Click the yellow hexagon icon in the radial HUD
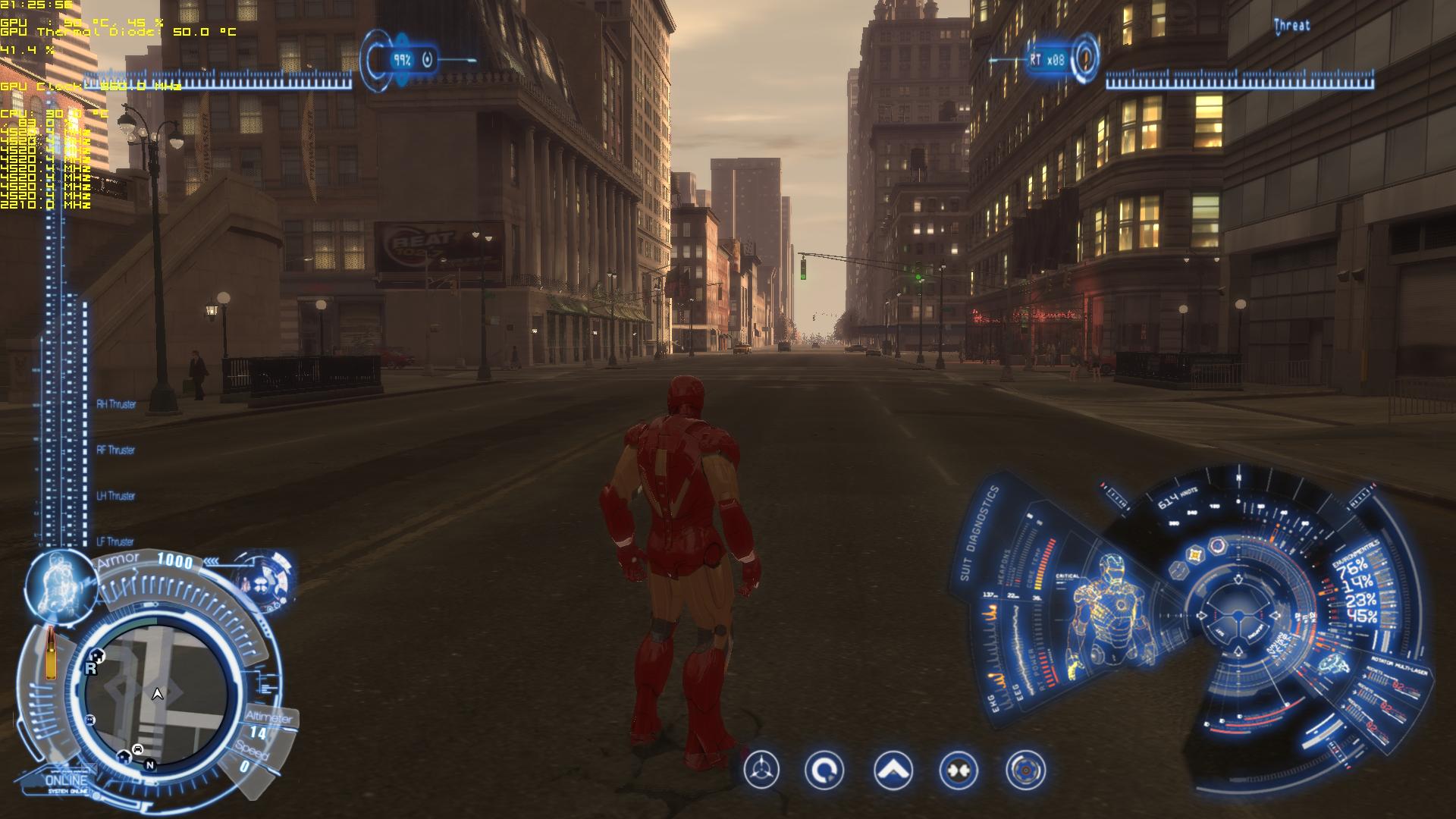The height and width of the screenshot is (819, 1456). point(1196,555)
